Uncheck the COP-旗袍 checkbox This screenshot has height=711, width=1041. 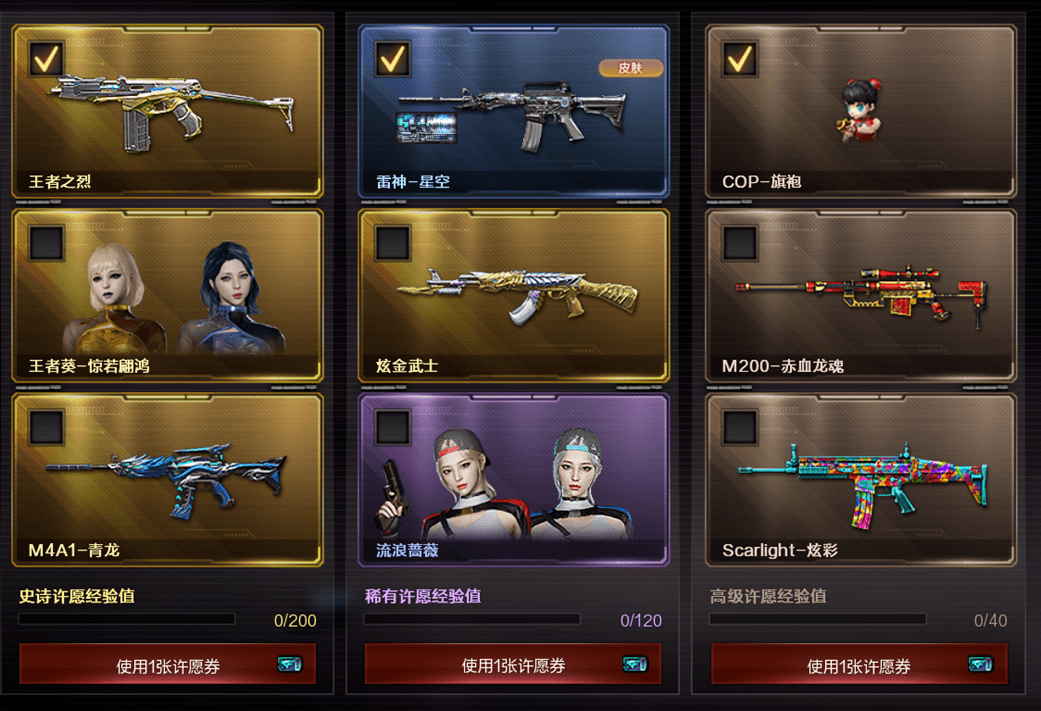739,58
